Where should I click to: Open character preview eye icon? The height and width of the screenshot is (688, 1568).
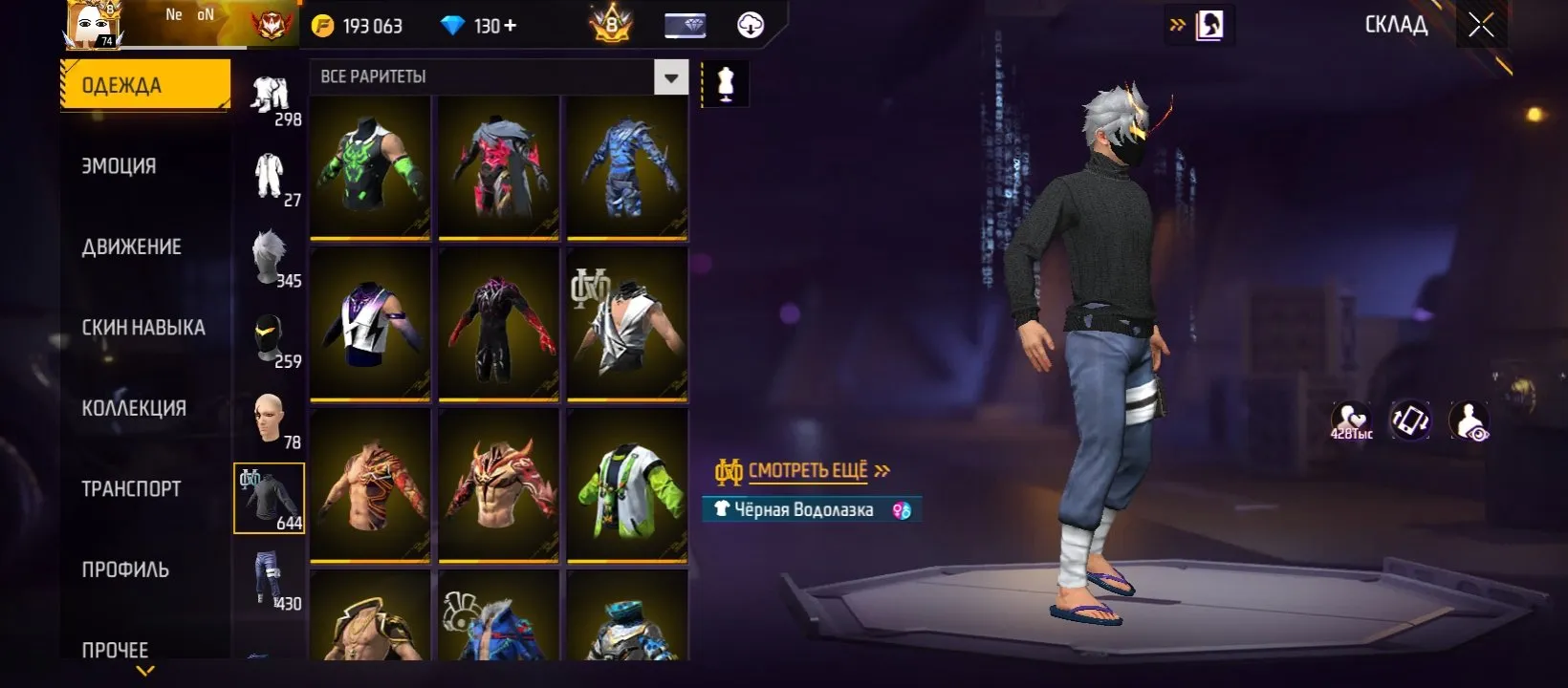point(1470,420)
